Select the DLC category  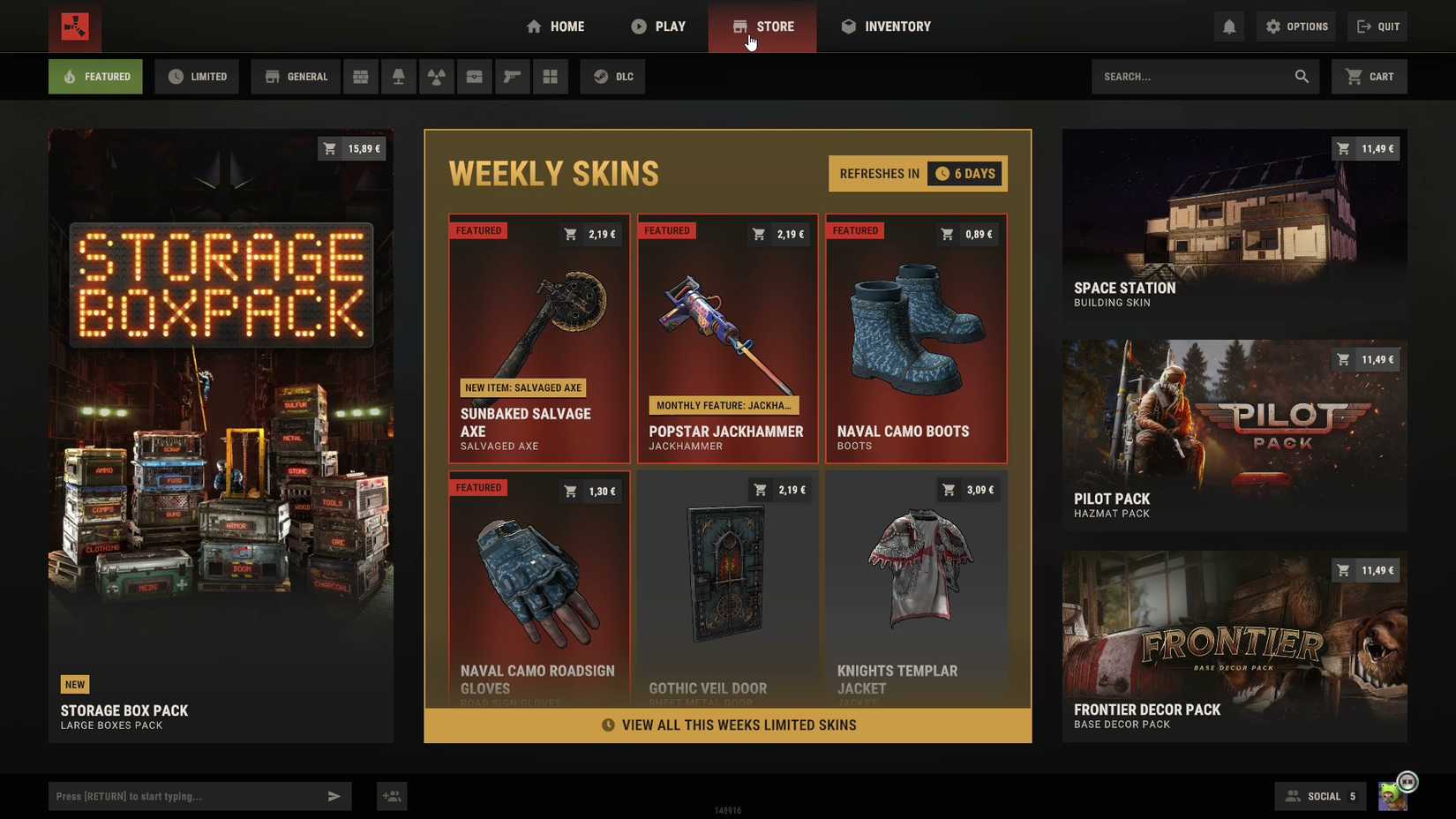pyautogui.click(x=612, y=76)
